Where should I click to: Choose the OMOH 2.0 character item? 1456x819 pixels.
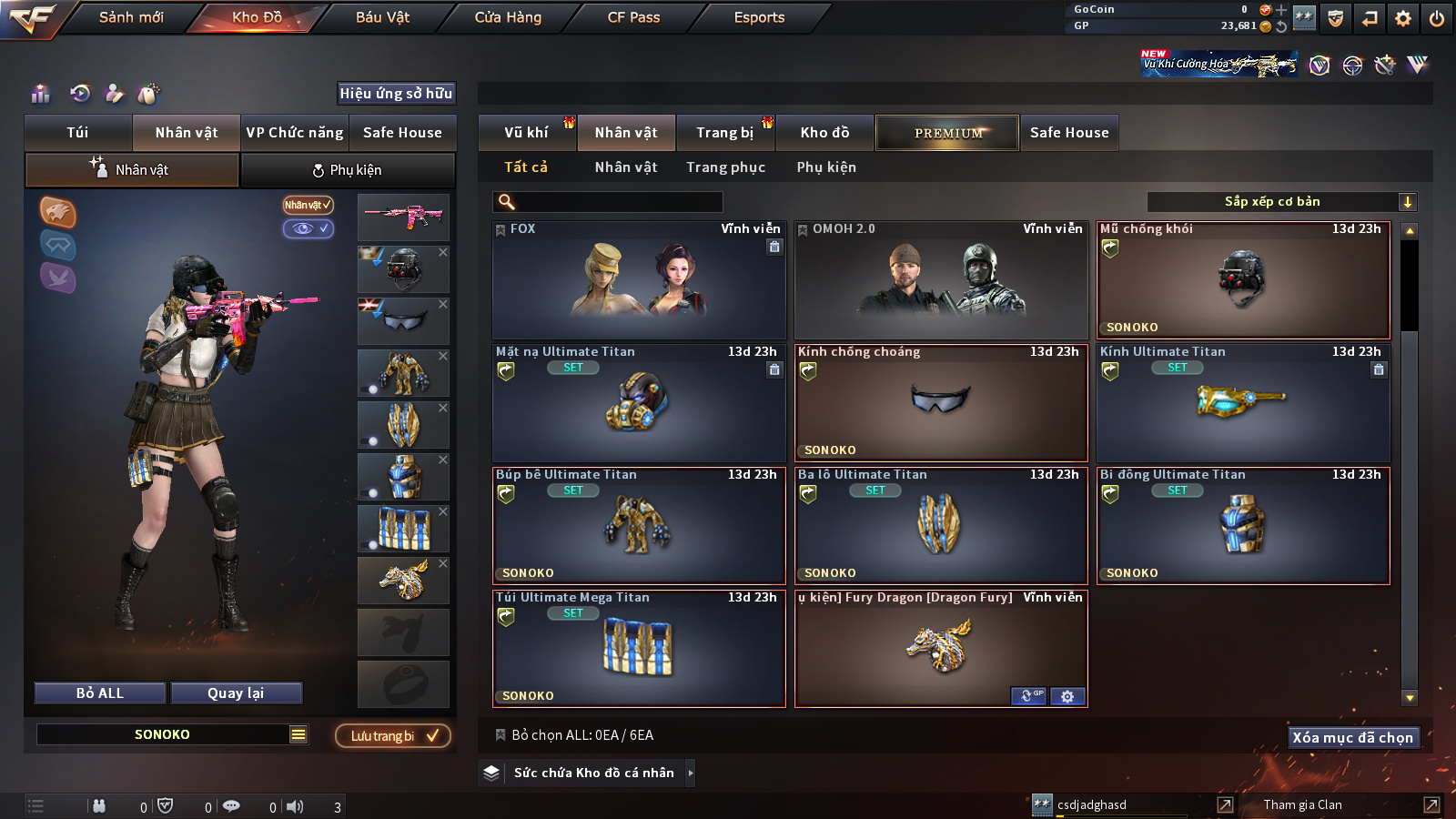click(x=941, y=280)
